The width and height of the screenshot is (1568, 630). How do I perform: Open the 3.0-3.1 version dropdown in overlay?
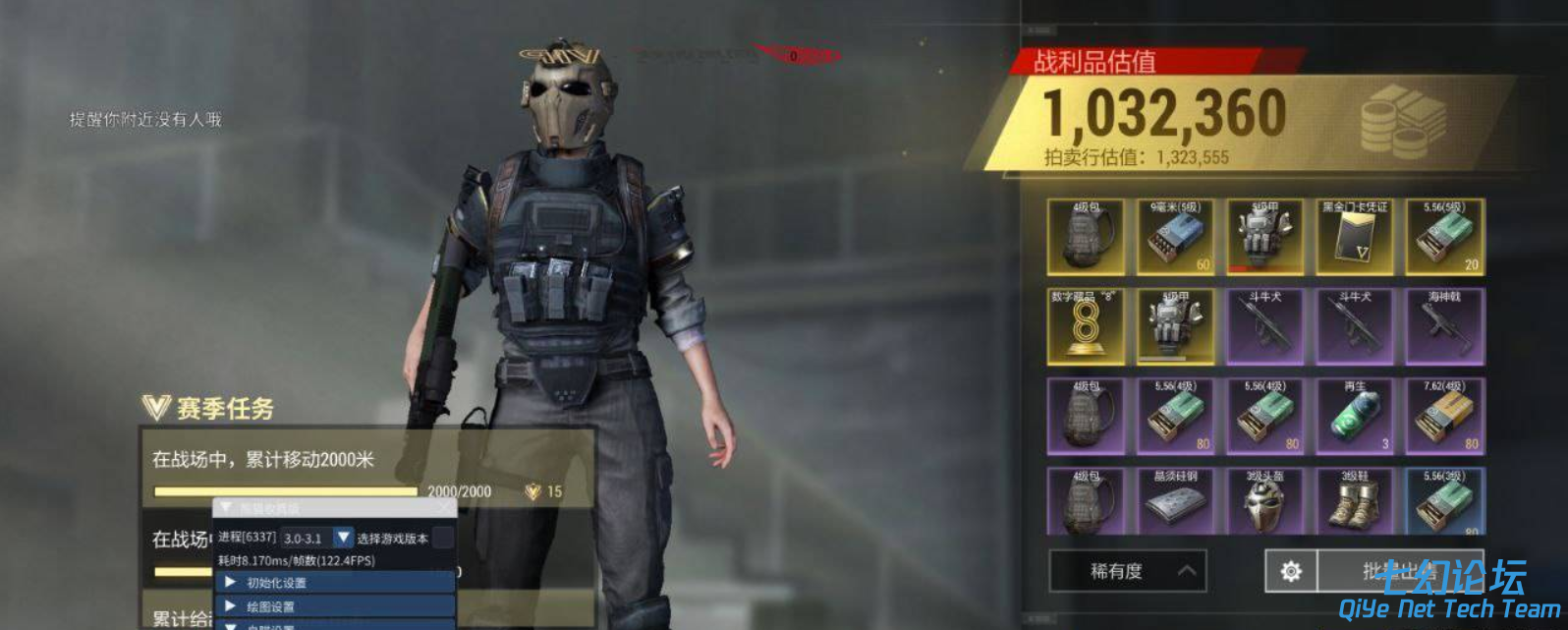click(343, 538)
